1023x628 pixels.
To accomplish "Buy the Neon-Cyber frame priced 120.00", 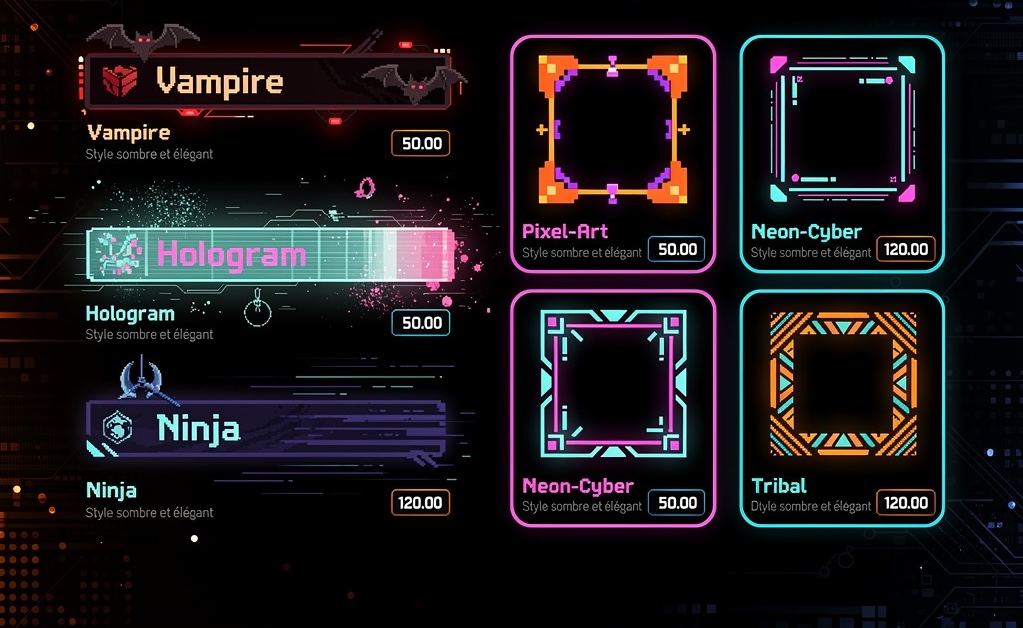I will tap(906, 249).
